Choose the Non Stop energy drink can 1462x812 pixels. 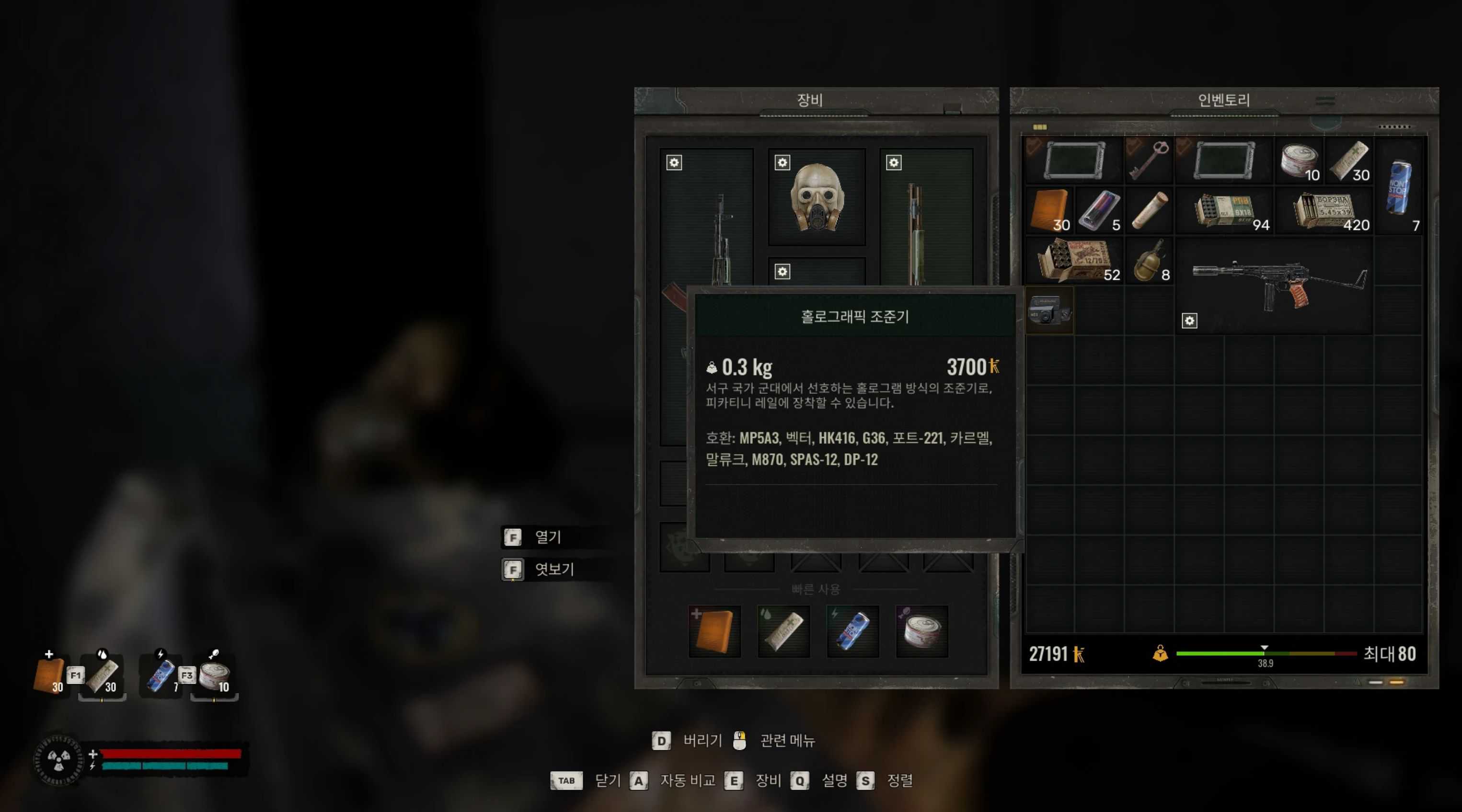click(1398, 185)
